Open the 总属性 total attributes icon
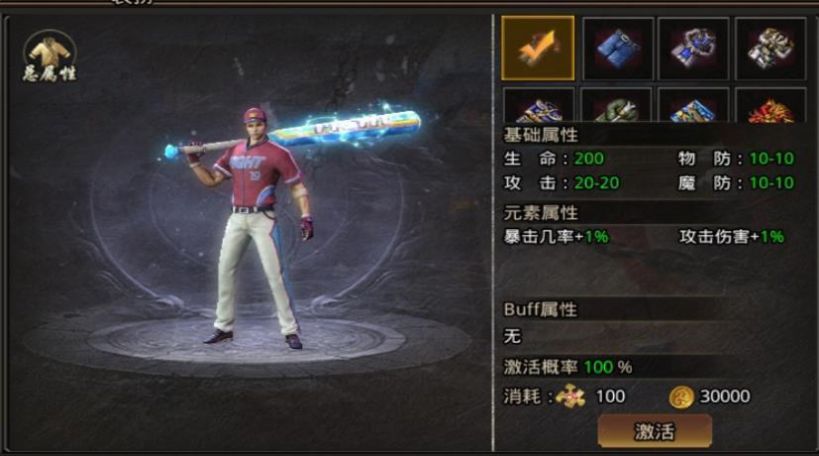The image size is (819, 456). [50, 57]
